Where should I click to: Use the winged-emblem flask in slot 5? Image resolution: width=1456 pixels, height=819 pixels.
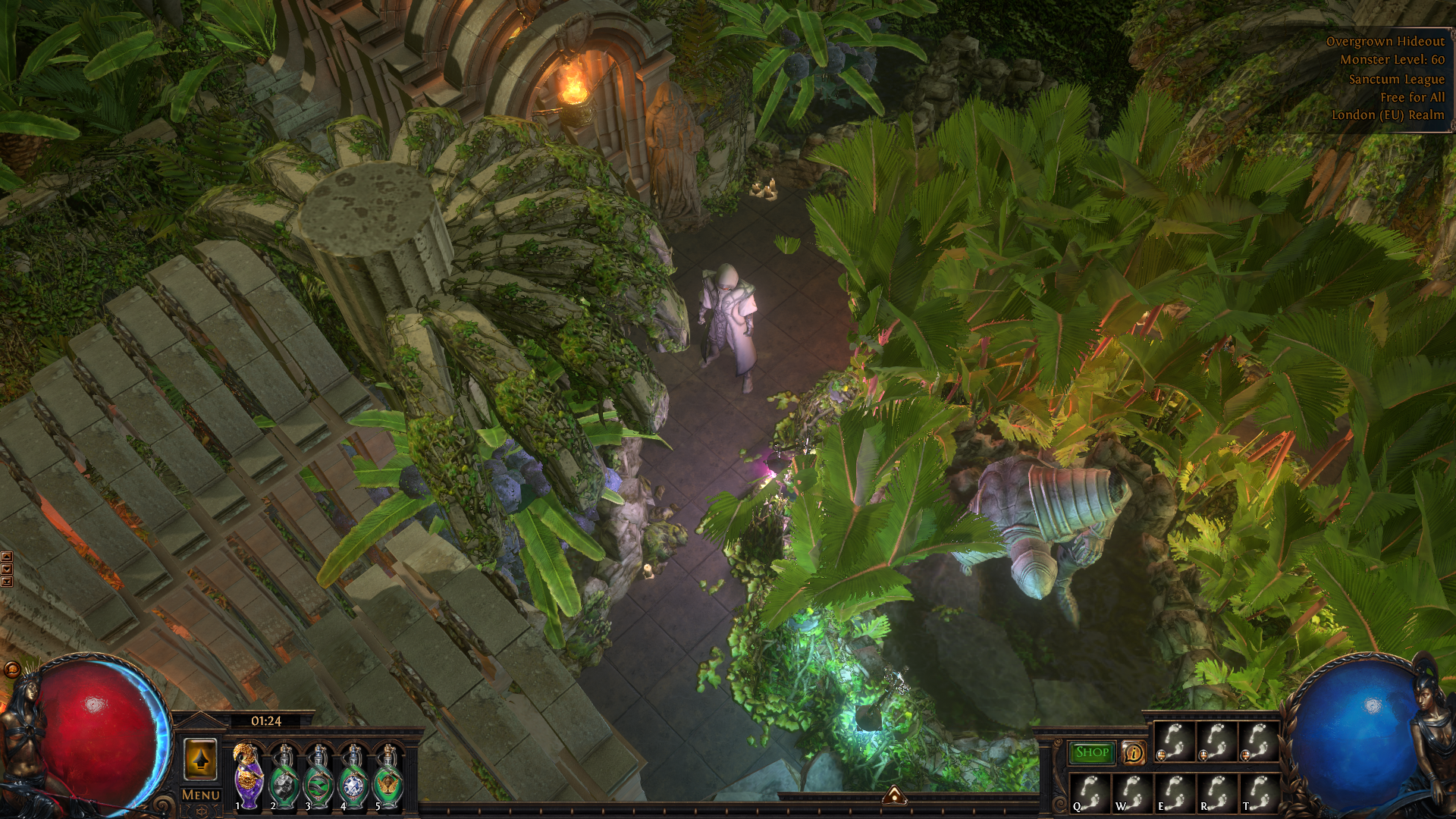click(388, 777)
